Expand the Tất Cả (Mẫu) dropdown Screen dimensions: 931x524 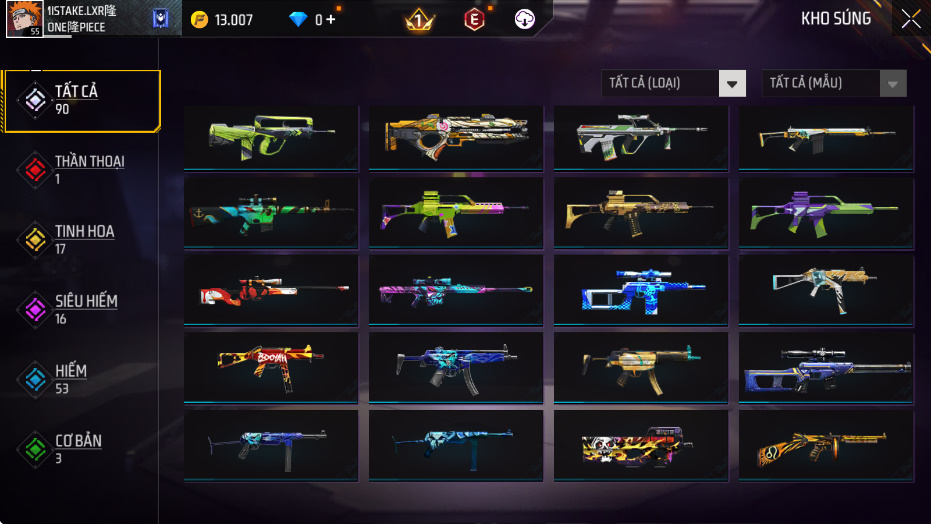[834, 83]
